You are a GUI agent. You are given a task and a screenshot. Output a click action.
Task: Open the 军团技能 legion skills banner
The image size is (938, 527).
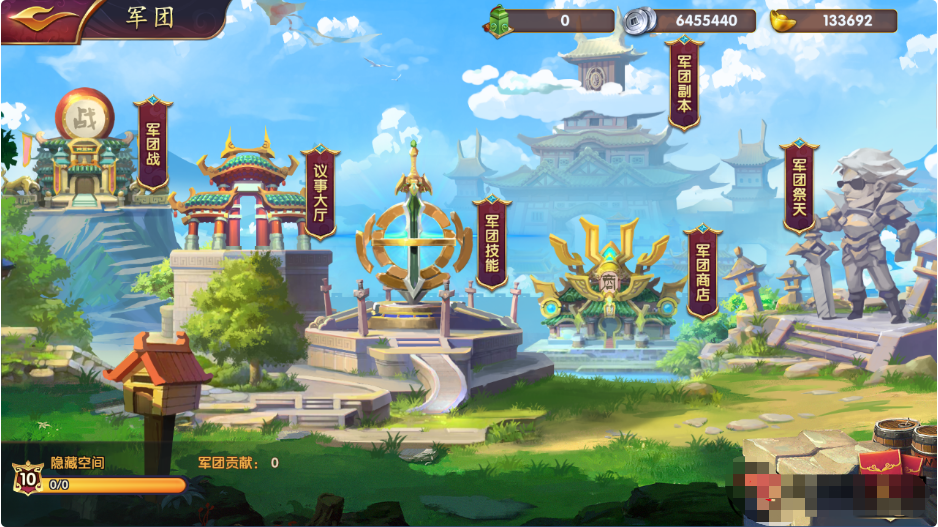coord(491,241)
